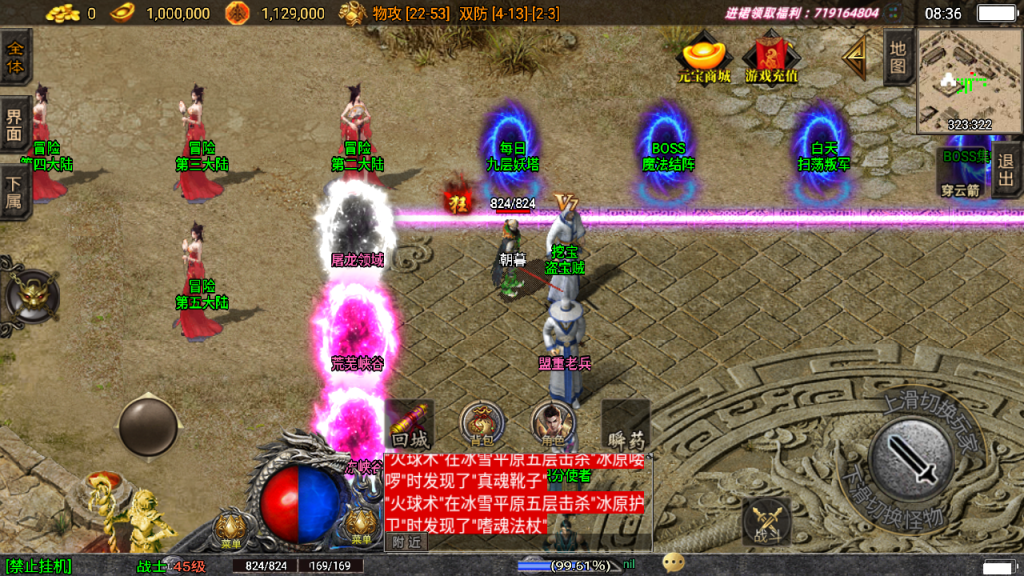Use the 回城 return-to-town scroll
Viewport: 1024px width, 576px height.
(x=409, y=426)
